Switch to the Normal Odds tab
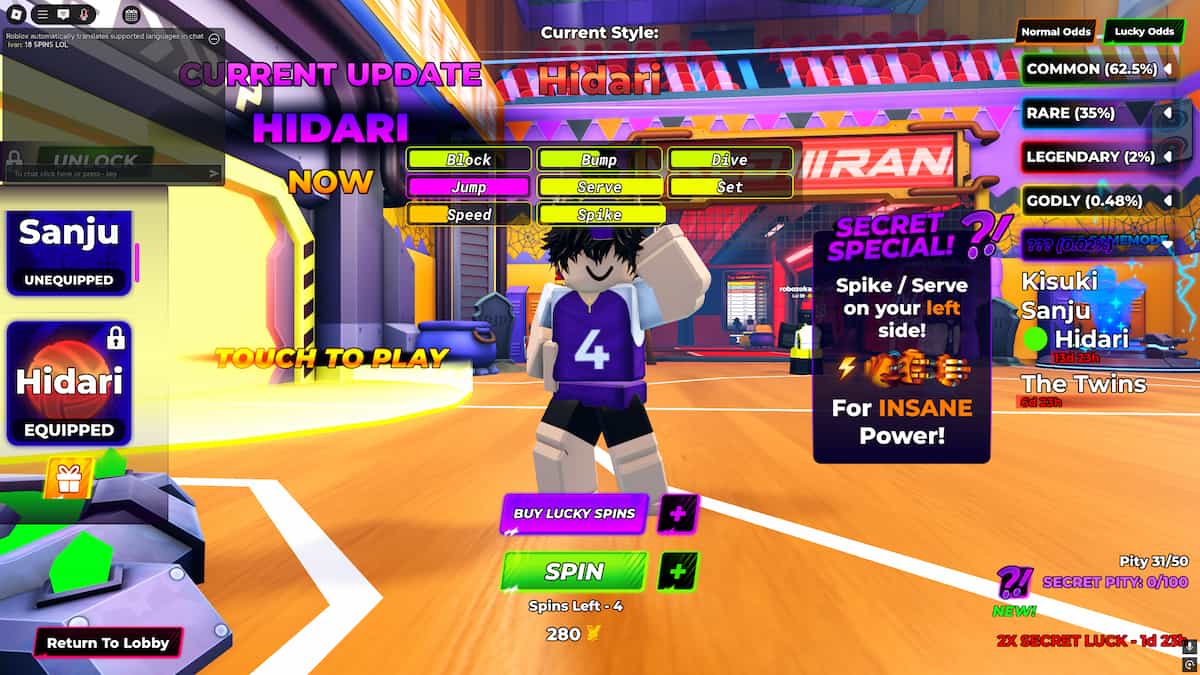This screenshot has width=1200, height=675. click(1055, 32)
